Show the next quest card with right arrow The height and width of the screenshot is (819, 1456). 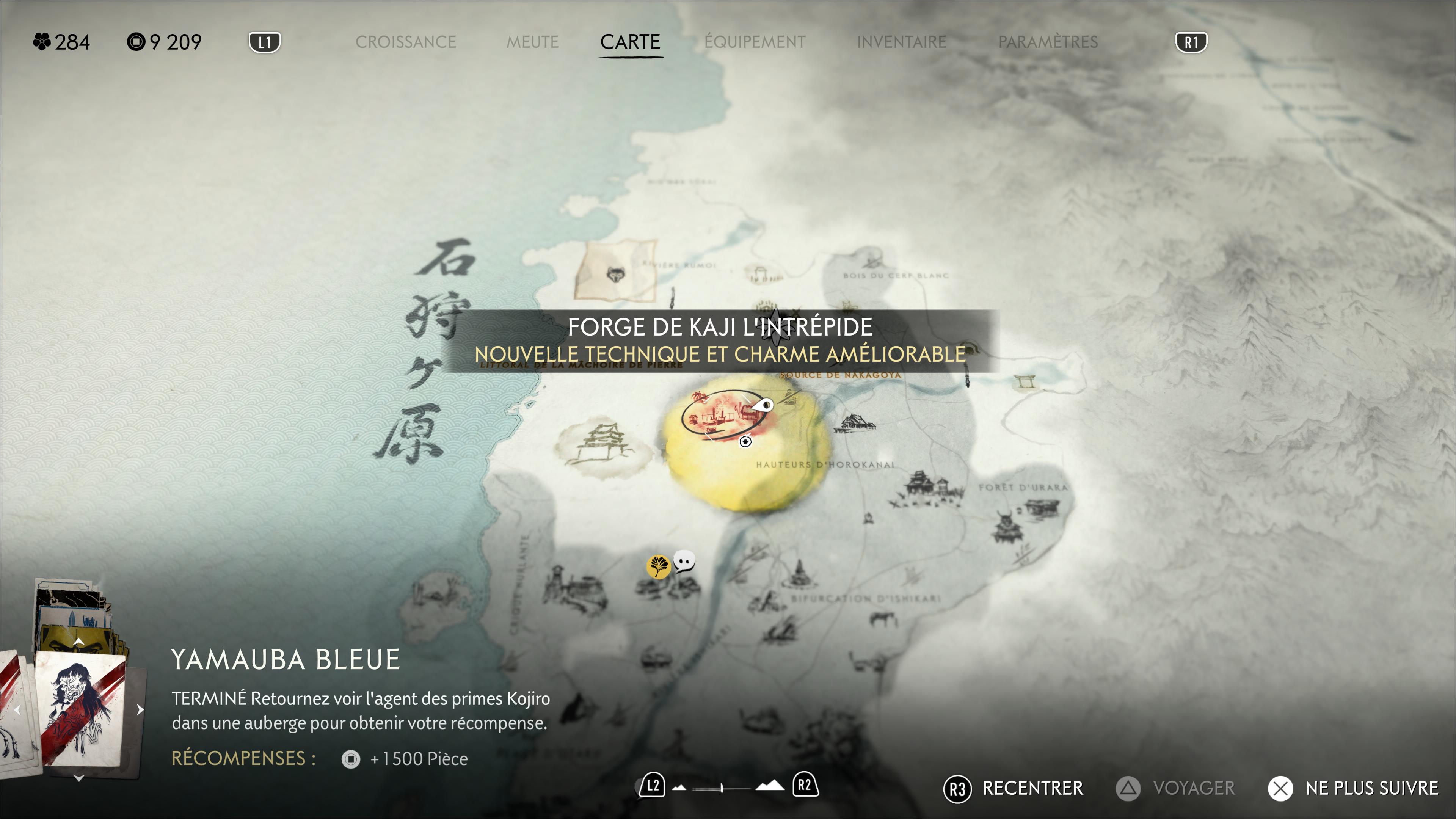140,710
